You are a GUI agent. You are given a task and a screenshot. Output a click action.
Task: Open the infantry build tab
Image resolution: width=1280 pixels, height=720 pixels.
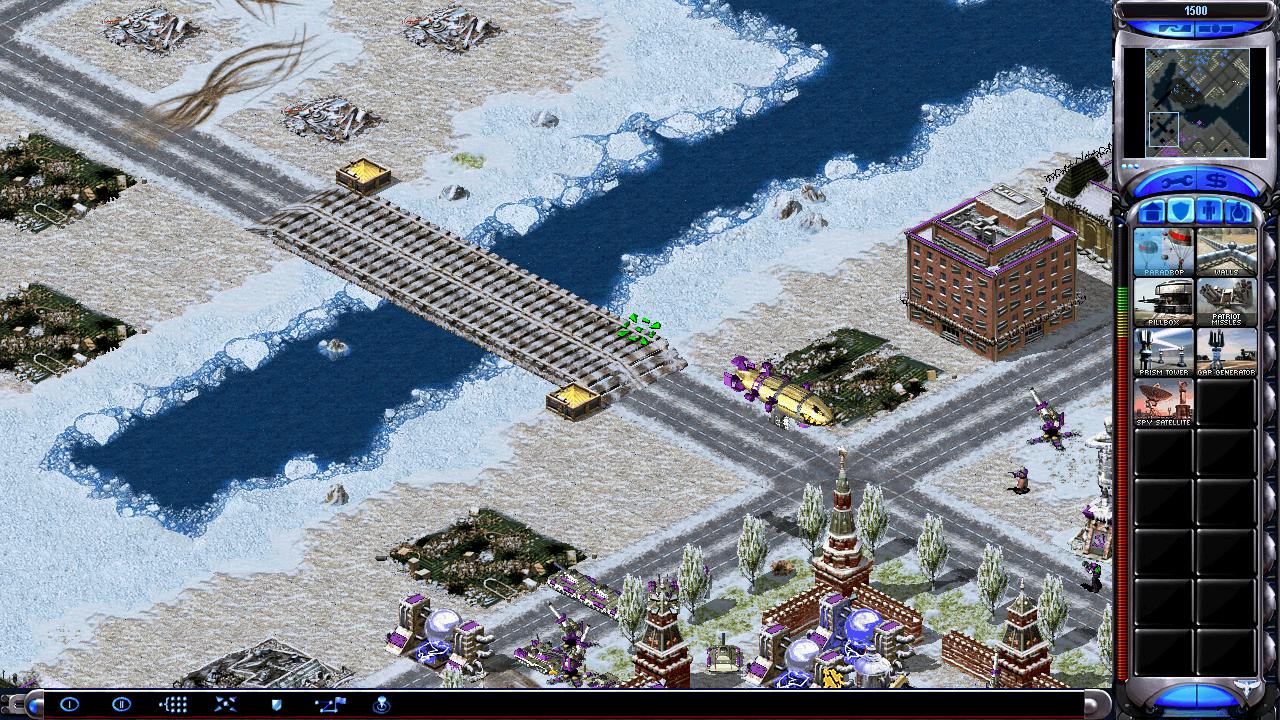[x=1209, y=212]
